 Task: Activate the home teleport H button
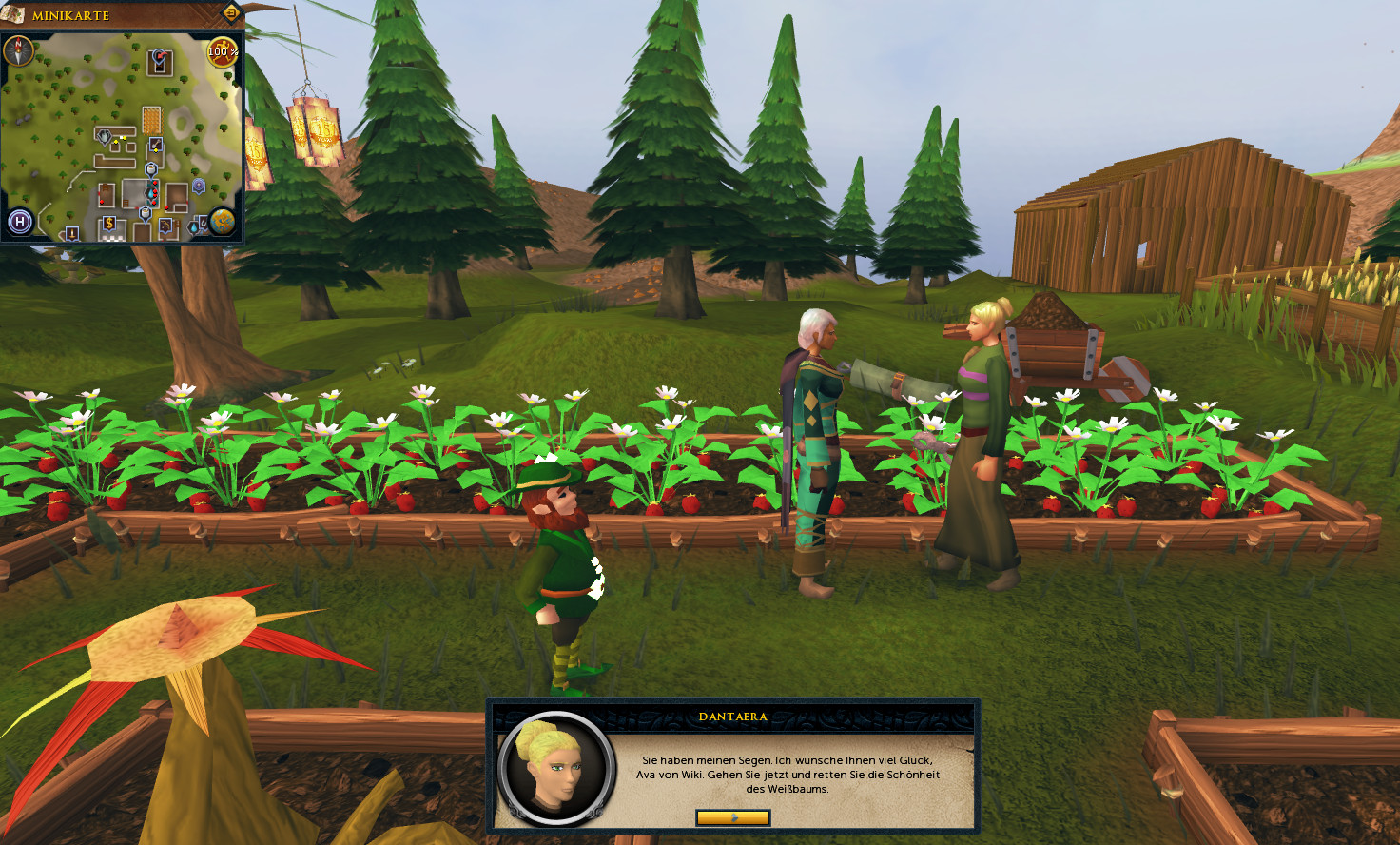[x=19, y=223]
